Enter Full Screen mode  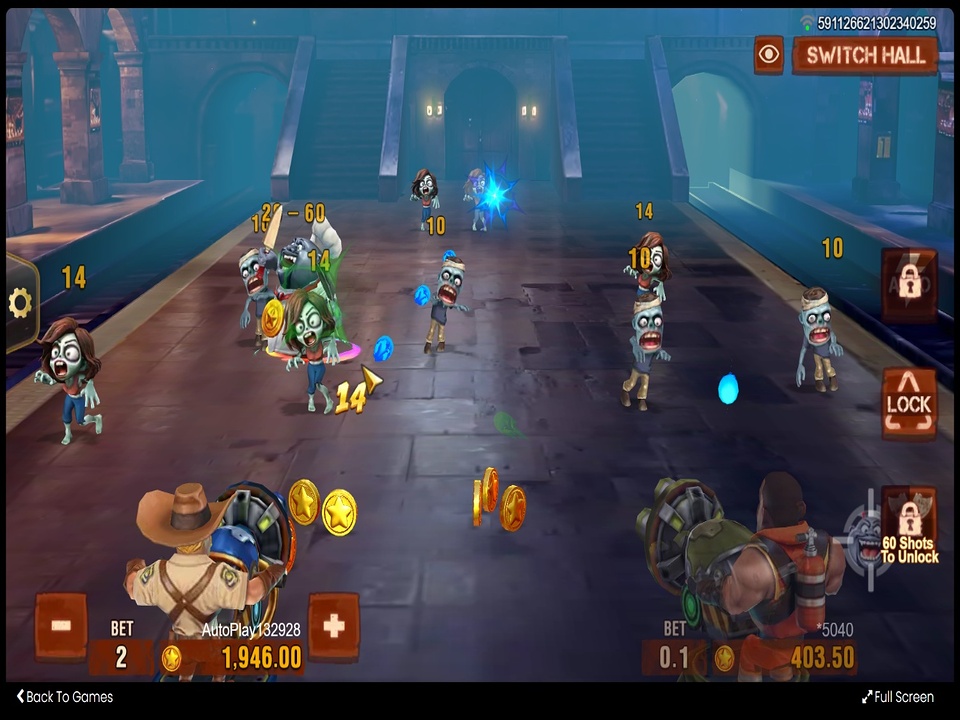point(897,697)
